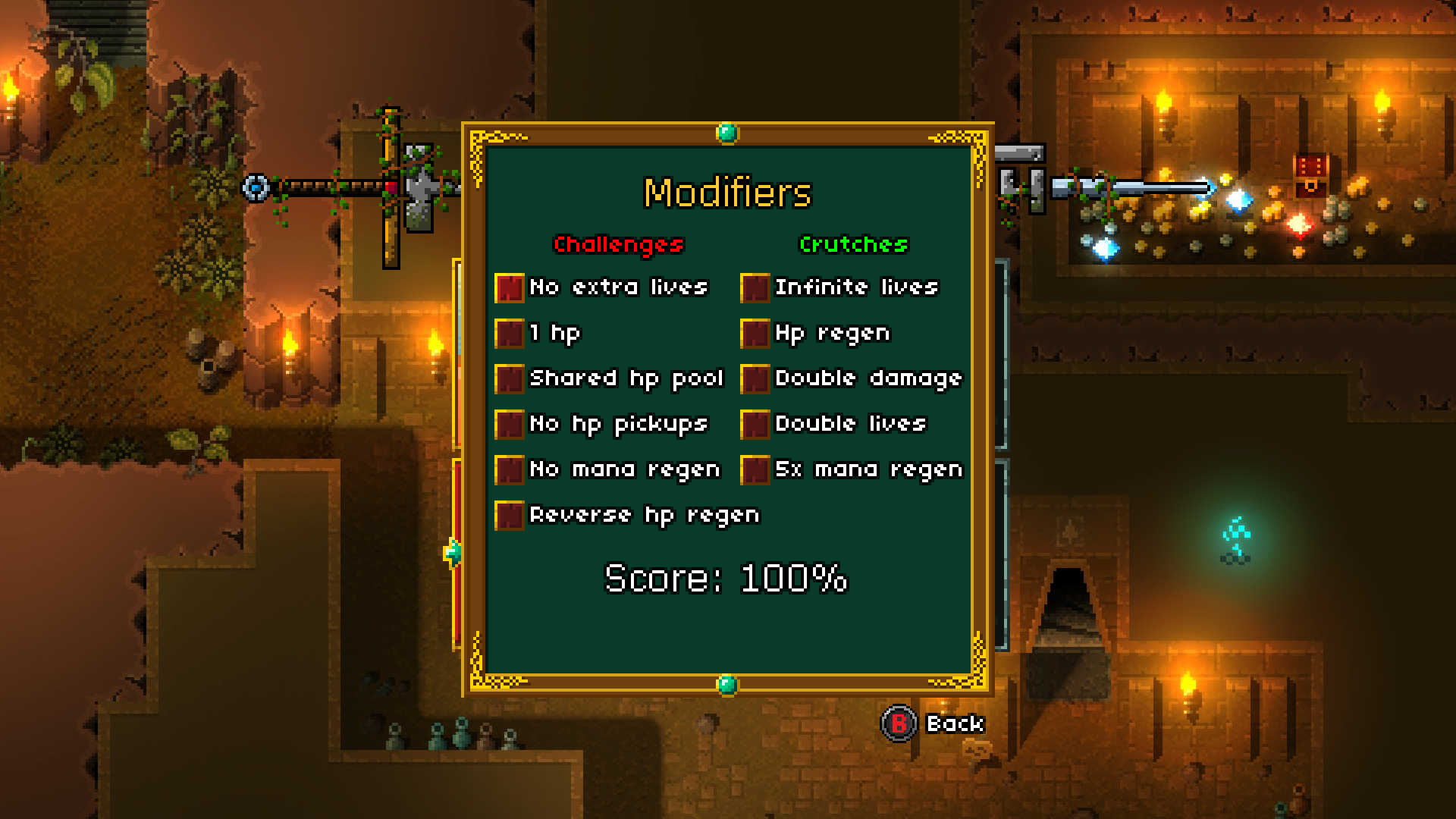
Task: Turn on No hp pickups
Action: pyautogui.click(x=509, y=424)
